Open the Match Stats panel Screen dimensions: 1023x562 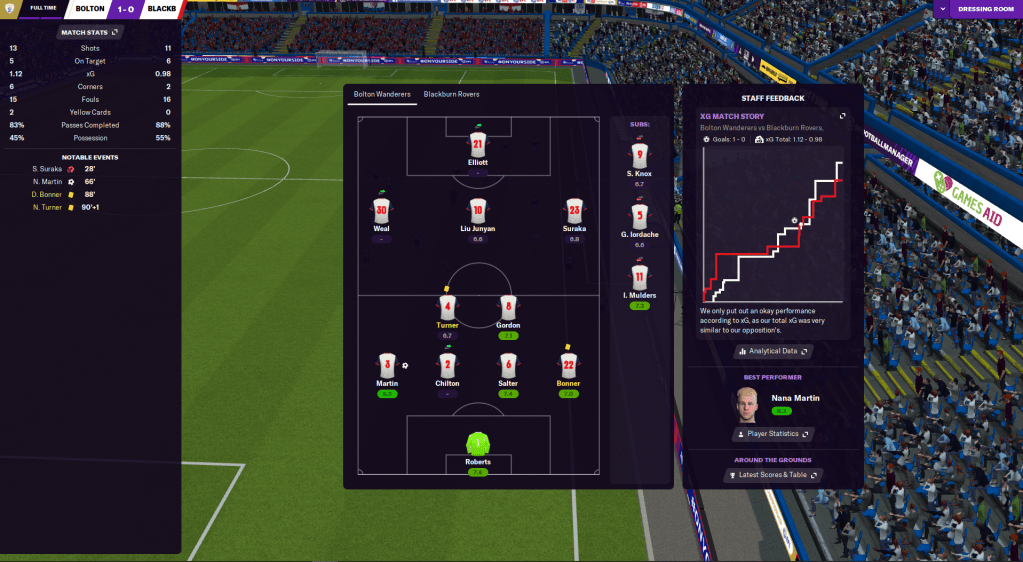click(90, 32)
